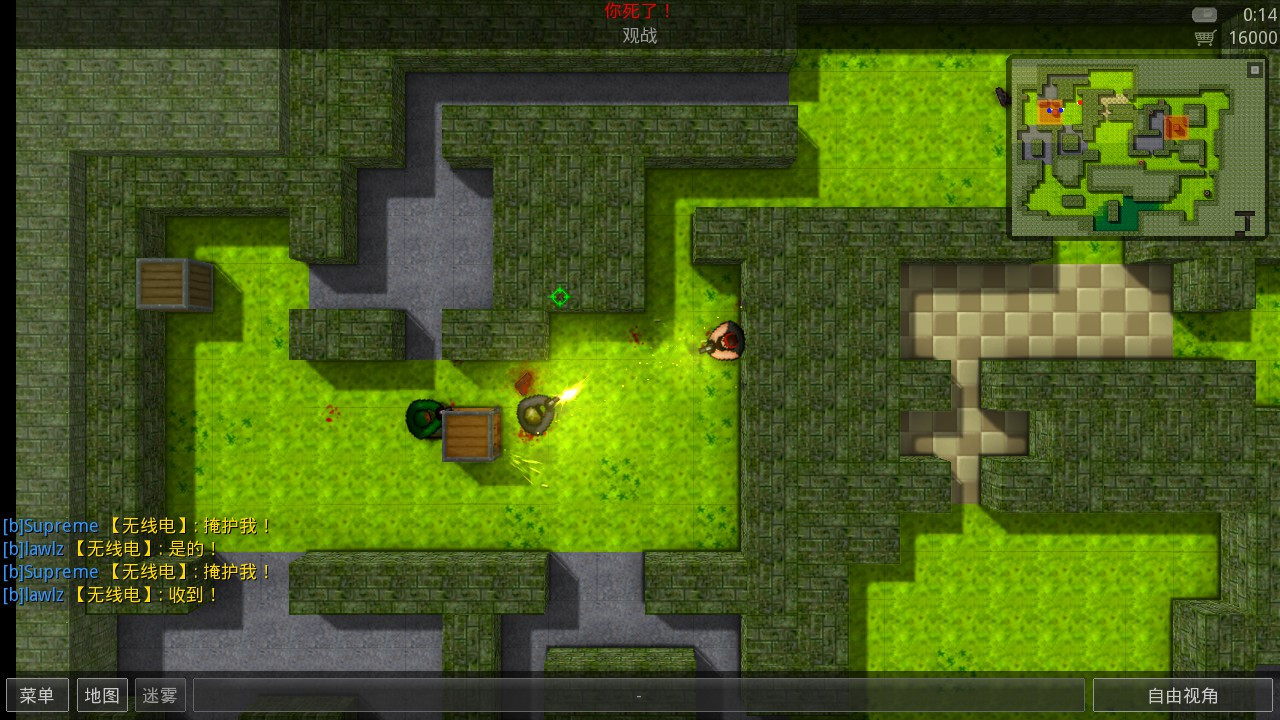The height and width of the screenshot is (720, 1280).
Task: Click the money banknote icon near the timer
Action: tap(1205, 14)
